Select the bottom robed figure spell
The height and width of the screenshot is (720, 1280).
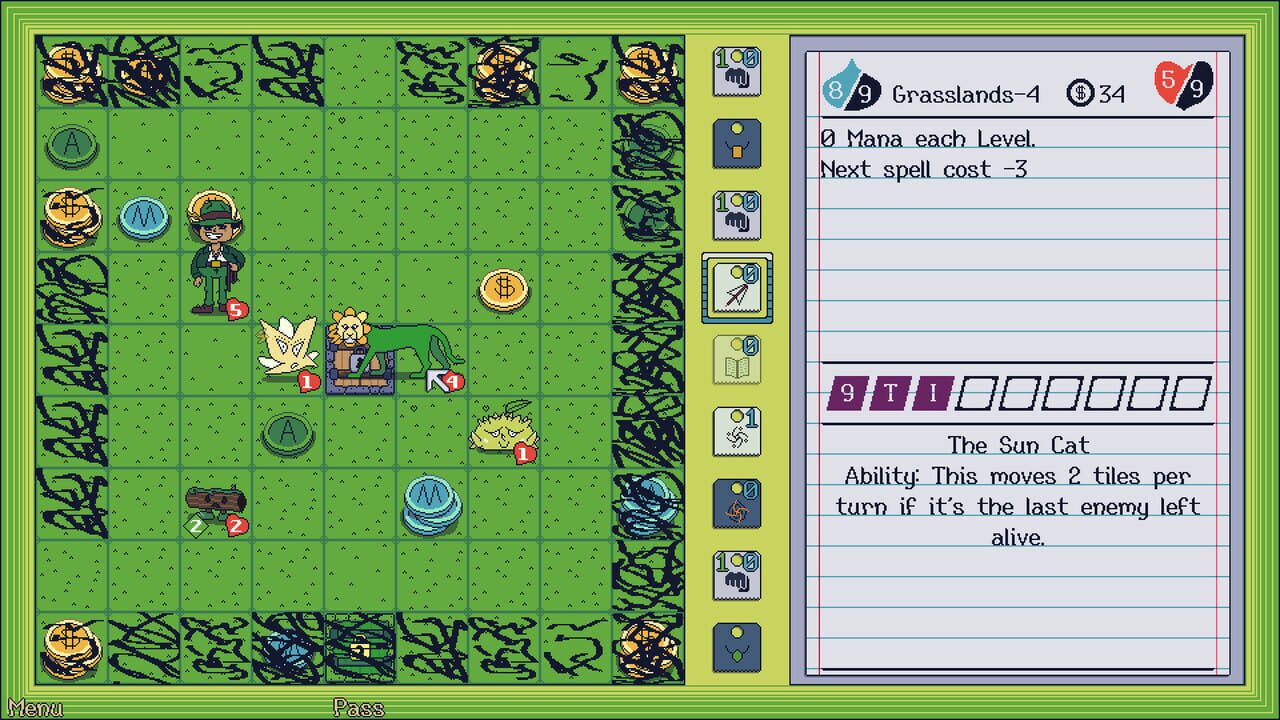coord(736,647)
